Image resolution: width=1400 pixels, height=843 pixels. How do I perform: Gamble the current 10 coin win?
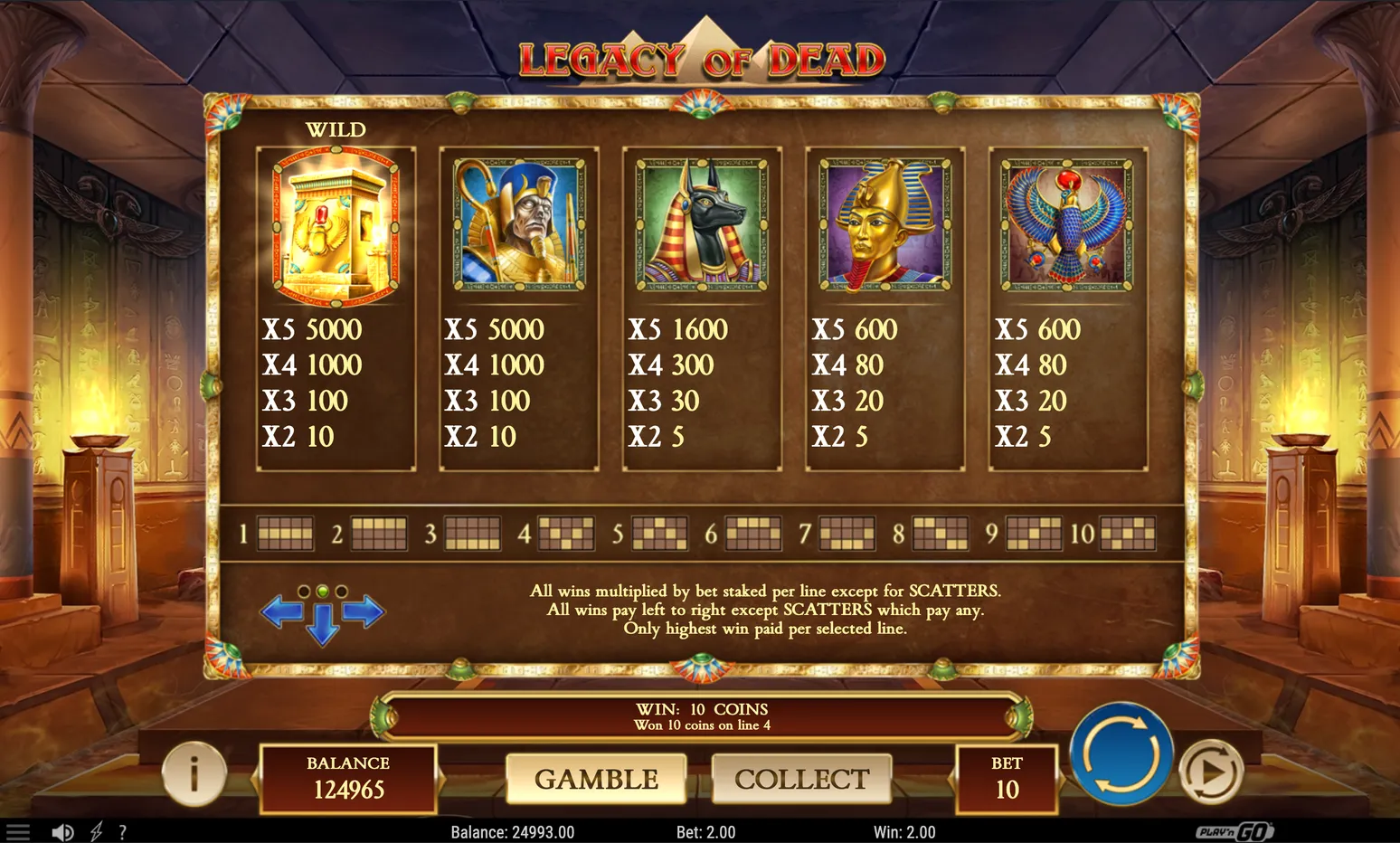click(596, 779)
